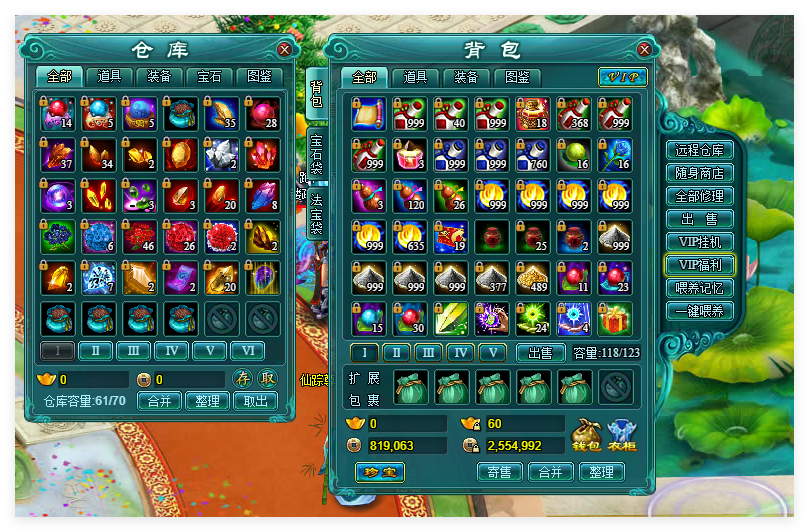809x532 pixels.
Task: Click the 取出 button in the warehouse
Action: (x=256, y=401)
